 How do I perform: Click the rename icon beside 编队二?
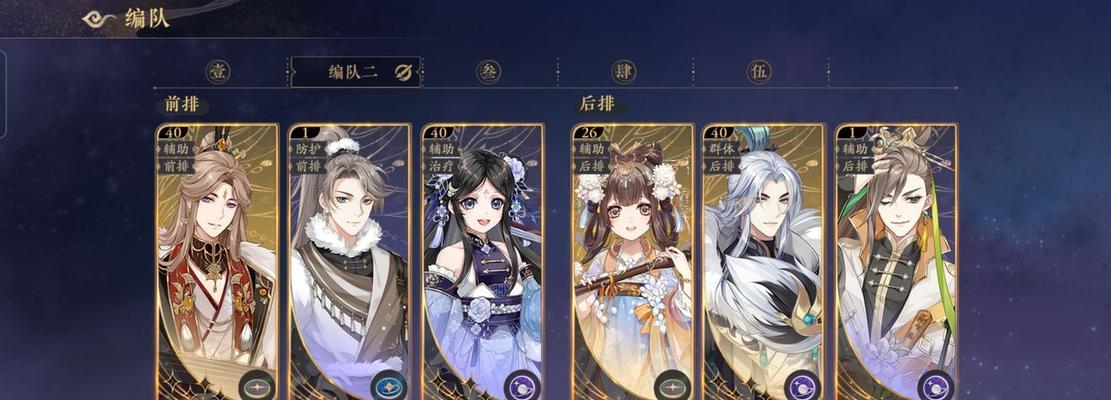(x=403, y=72)
